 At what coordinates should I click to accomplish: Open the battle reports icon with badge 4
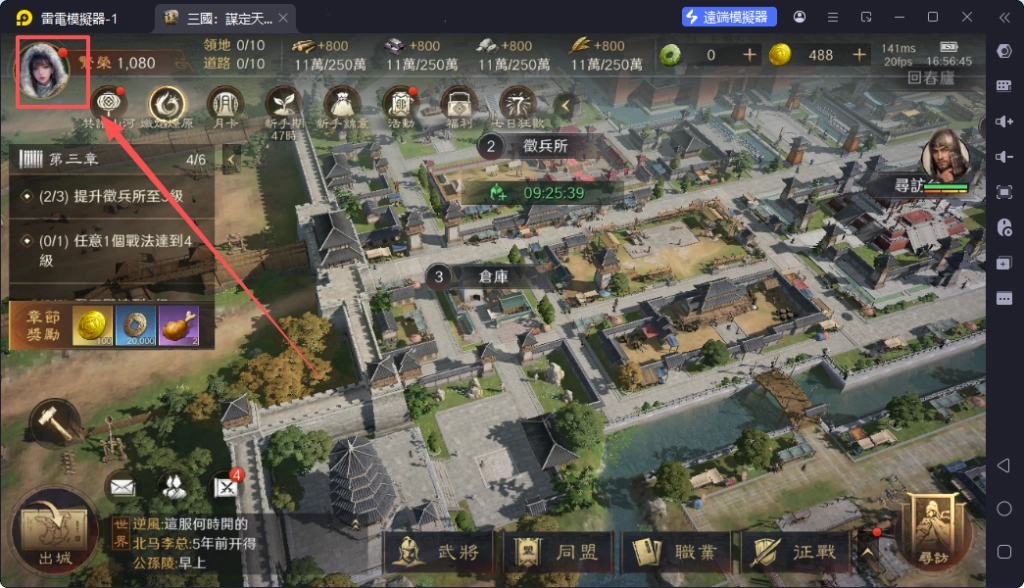pyautogui.click(x=227, y=487)
